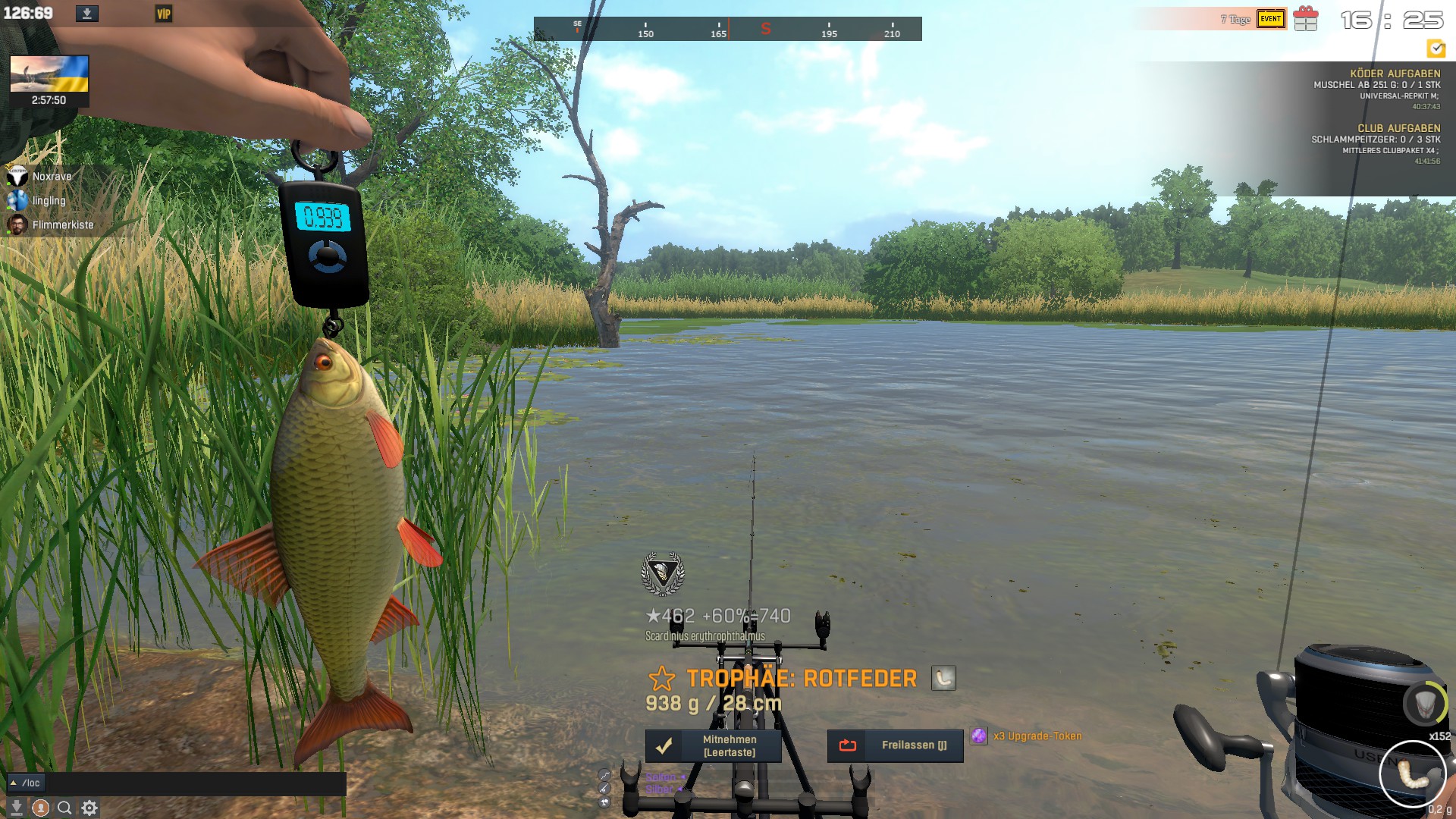Click the VIP badge
The image size is (1456, 819).
(164, 14)
